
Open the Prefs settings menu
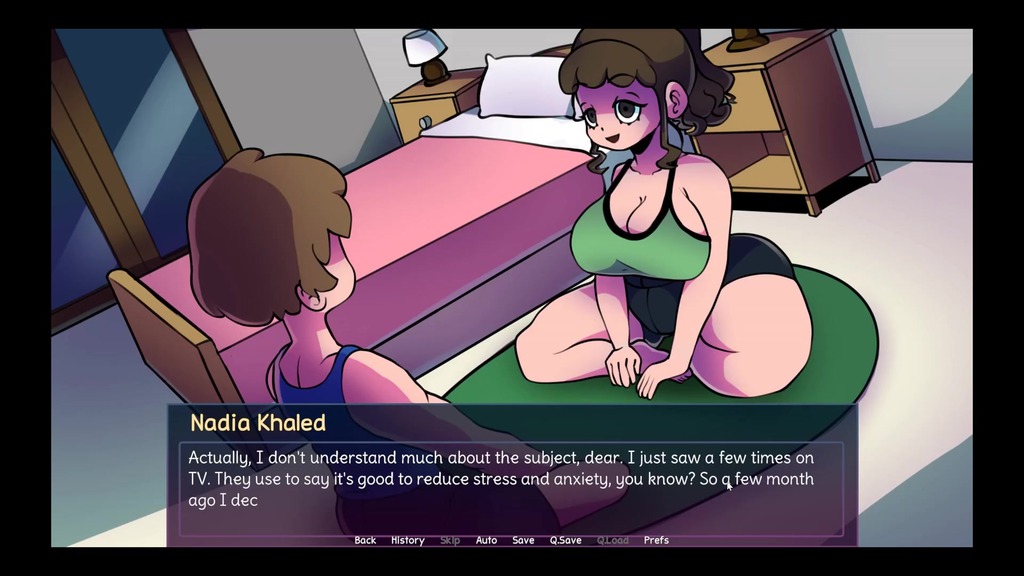pyautogui.click(x=656, y=540)
